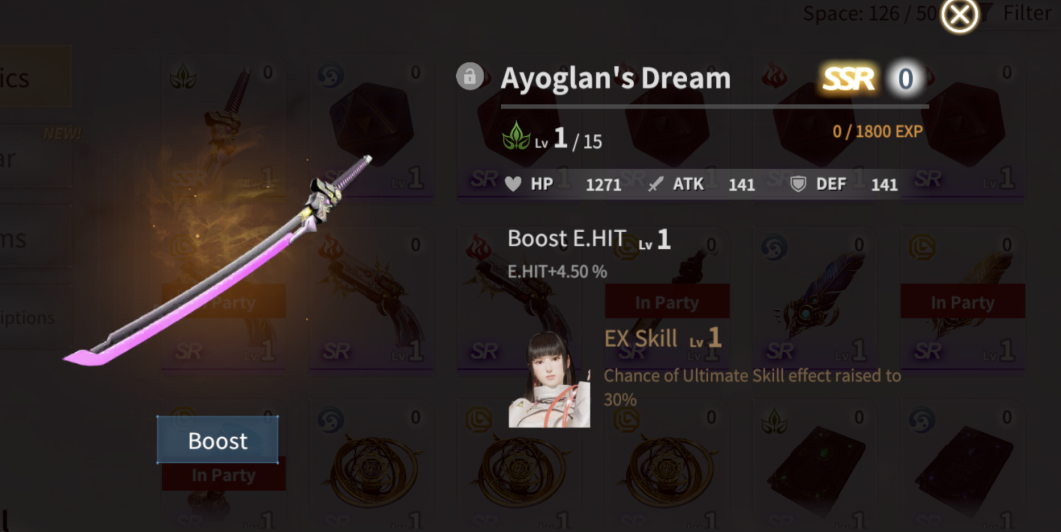This screenshot has height=532, width=1061.
Task: Select the EX Skill character portrait
Action: [549, 379]
